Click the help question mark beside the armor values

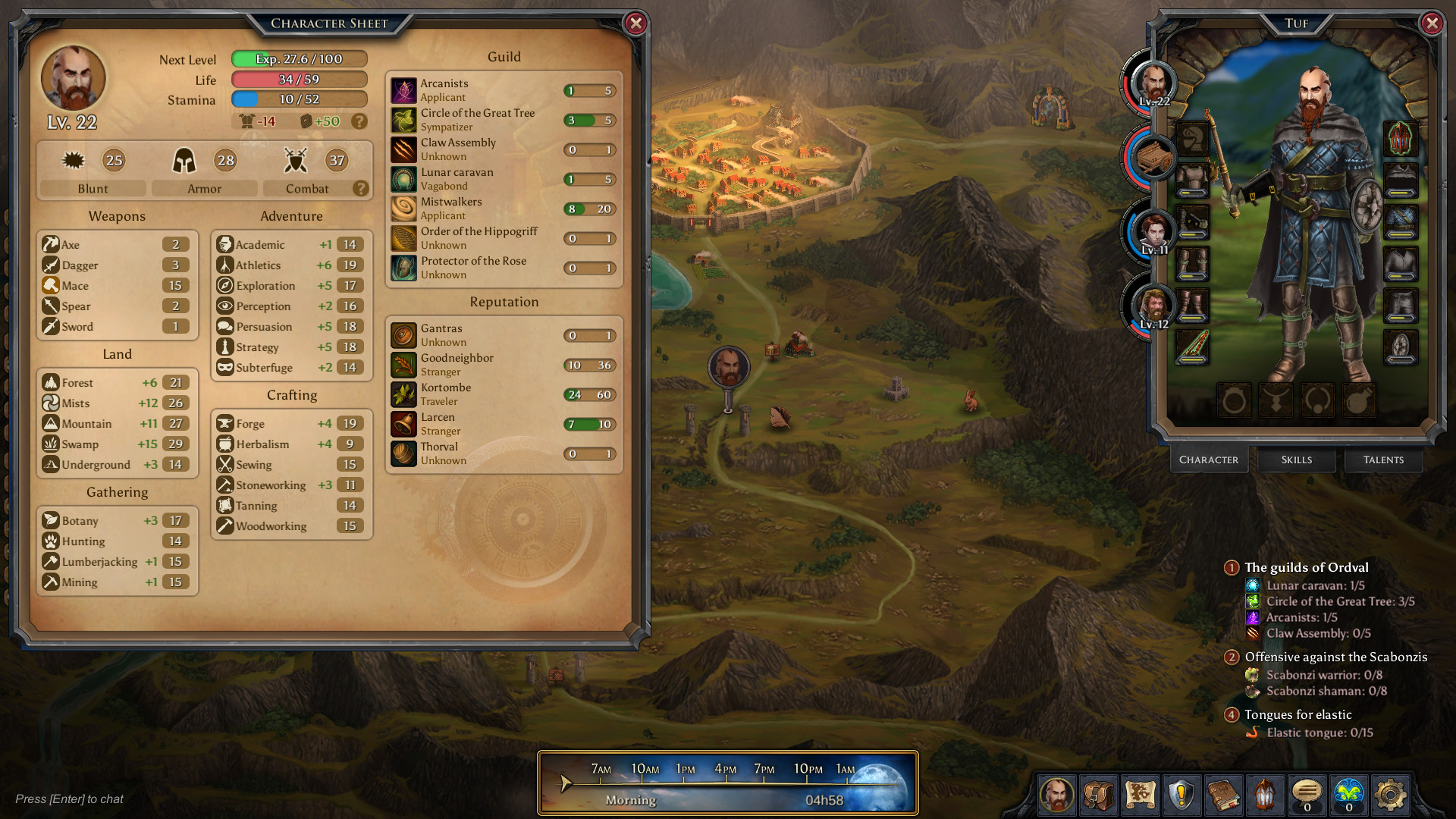[359, 121]
